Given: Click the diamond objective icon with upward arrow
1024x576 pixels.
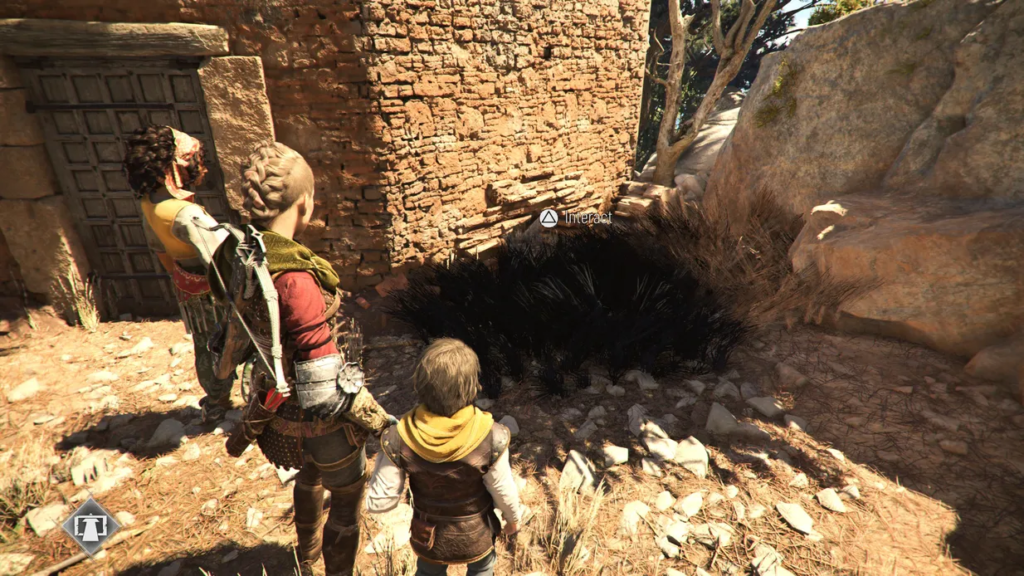Looking at the screenshot, I should pyautogui.click(x=91, y=525).
